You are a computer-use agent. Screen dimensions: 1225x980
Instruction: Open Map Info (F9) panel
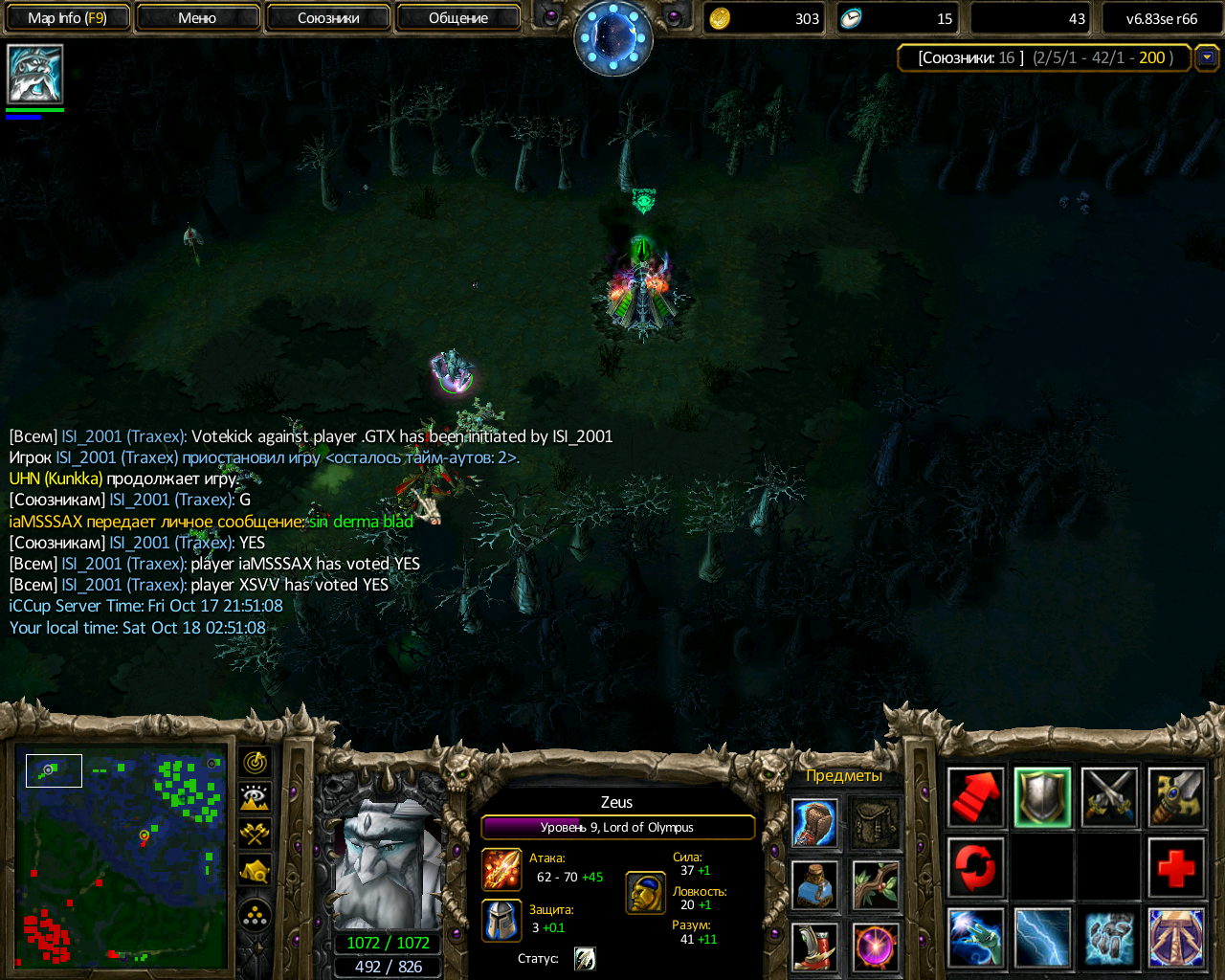point(66,18)
